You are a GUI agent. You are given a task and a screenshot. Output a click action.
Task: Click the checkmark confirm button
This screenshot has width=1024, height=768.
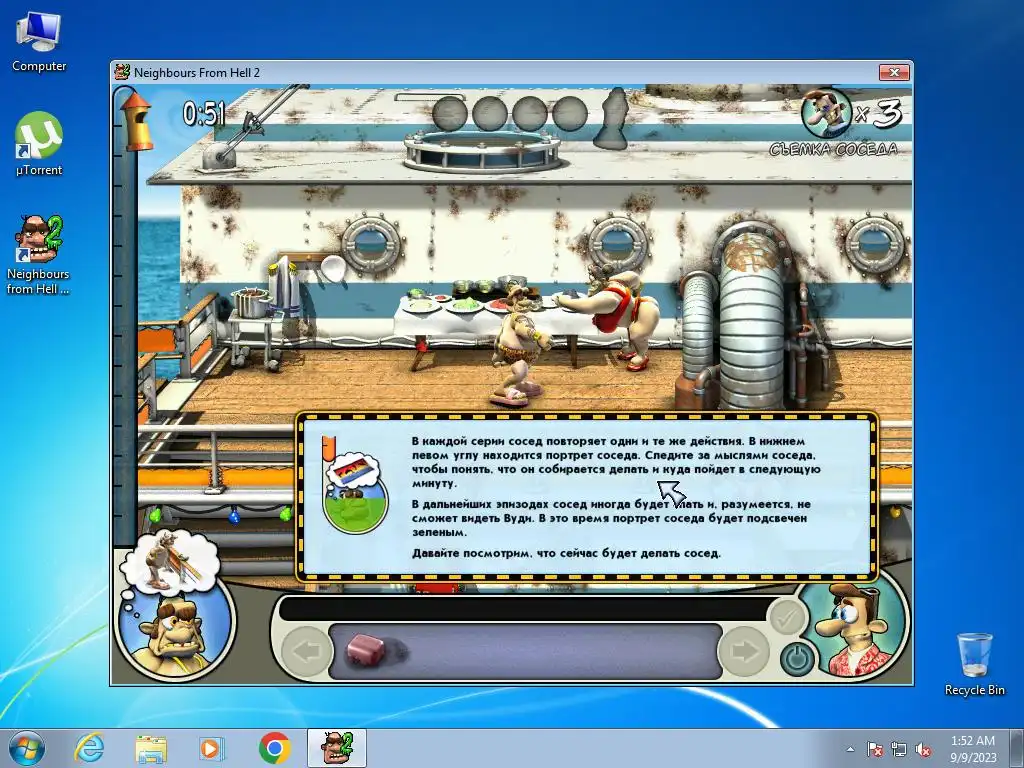787,618
